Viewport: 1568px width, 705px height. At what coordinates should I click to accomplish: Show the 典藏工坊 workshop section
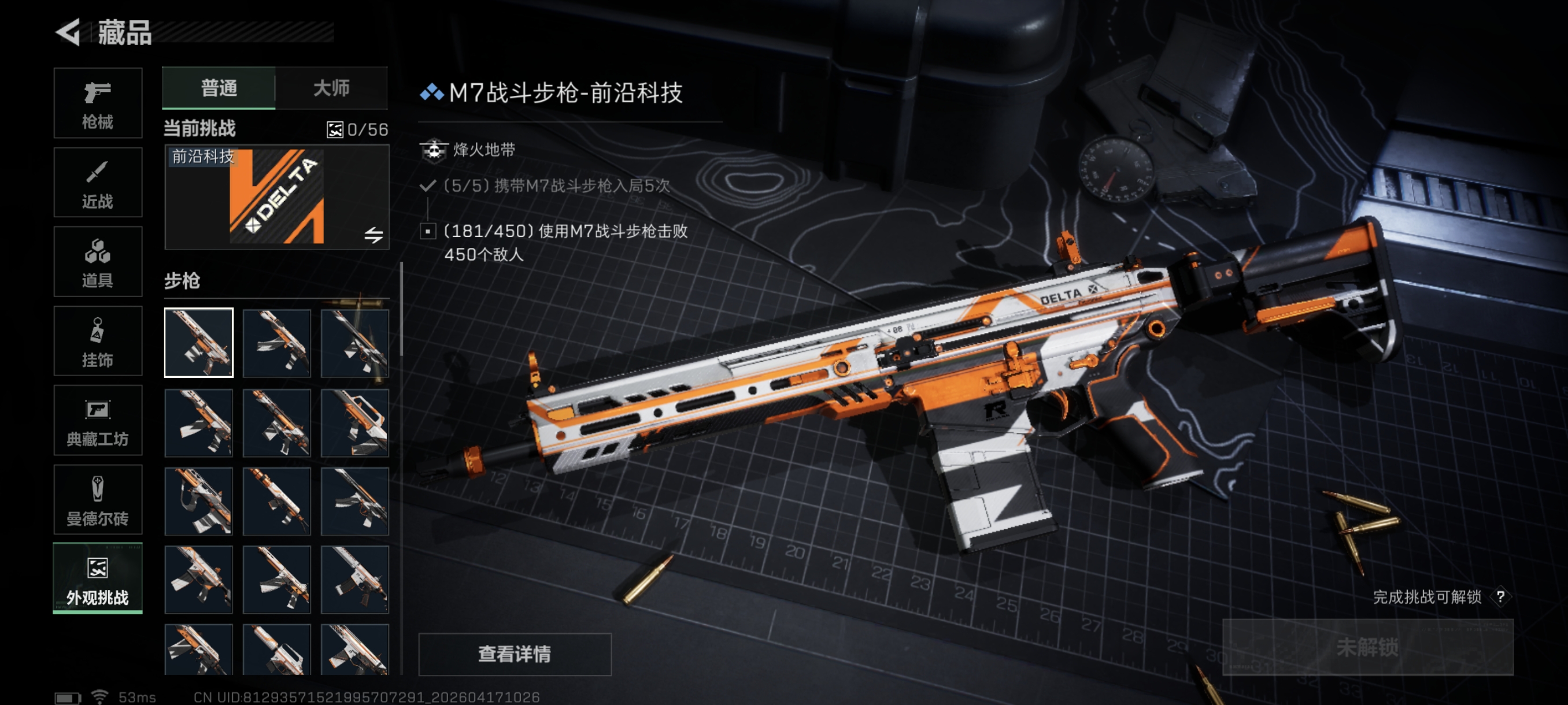pyautogui.click(x=97, y=421)
